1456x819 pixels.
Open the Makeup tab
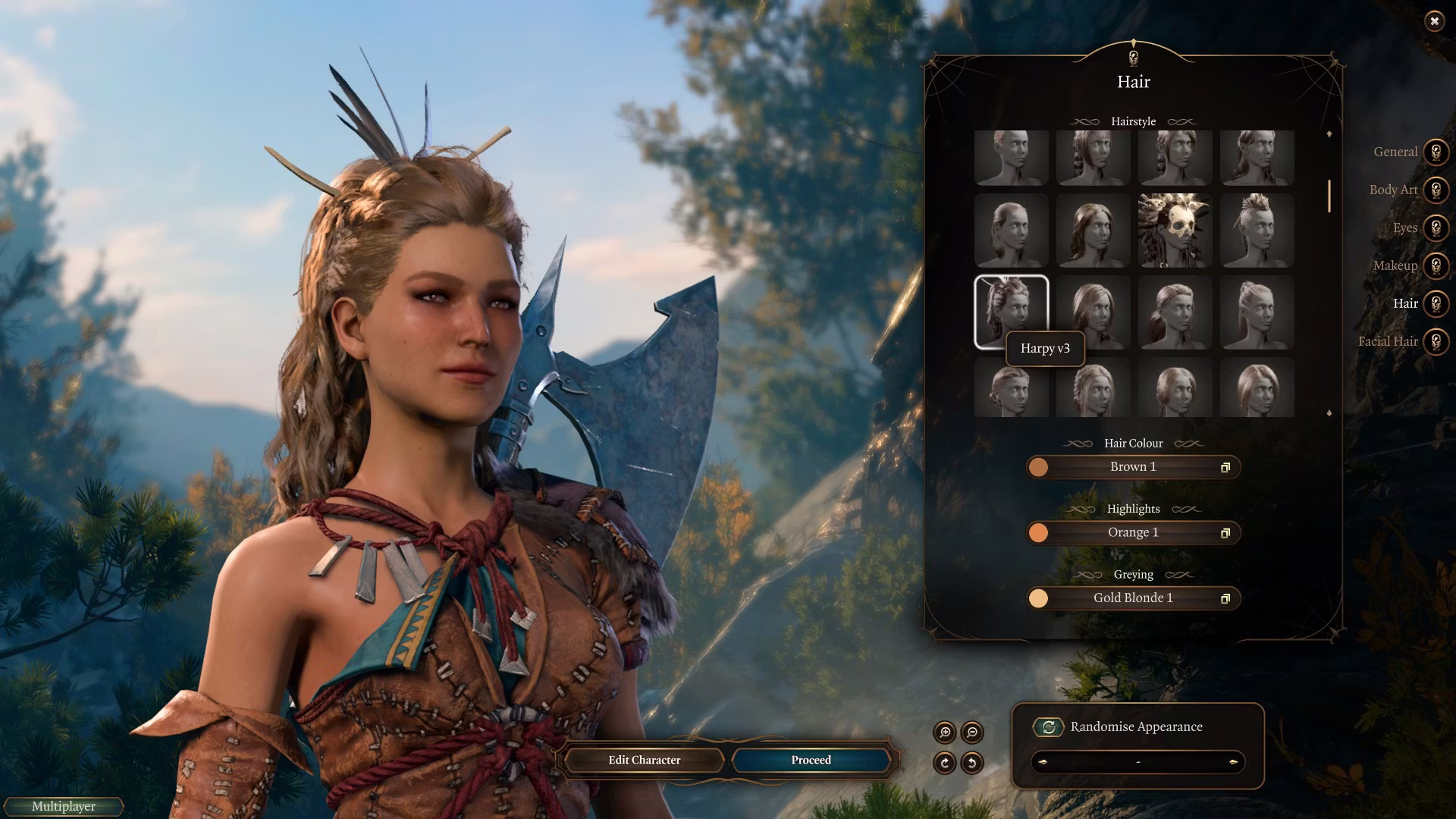[x=1435, y=266]
